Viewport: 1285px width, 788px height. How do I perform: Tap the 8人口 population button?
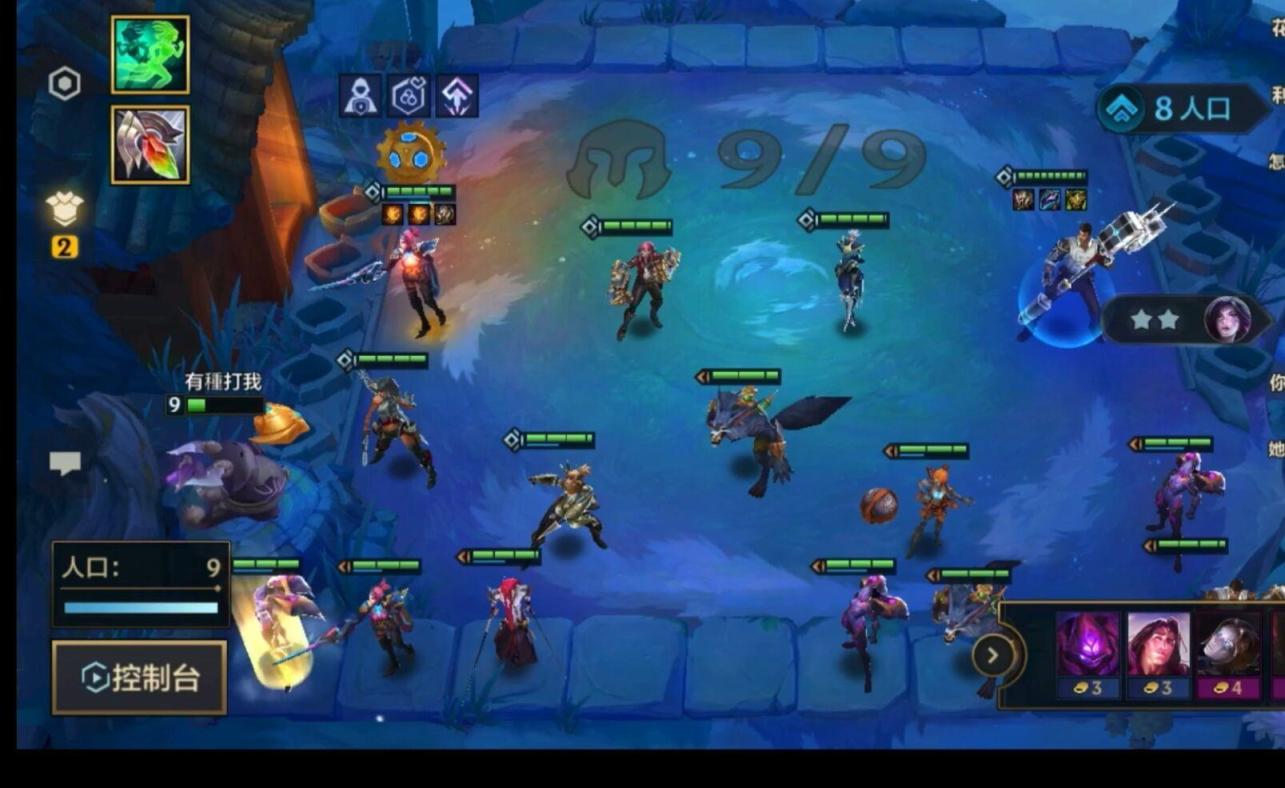(1182, 109)
